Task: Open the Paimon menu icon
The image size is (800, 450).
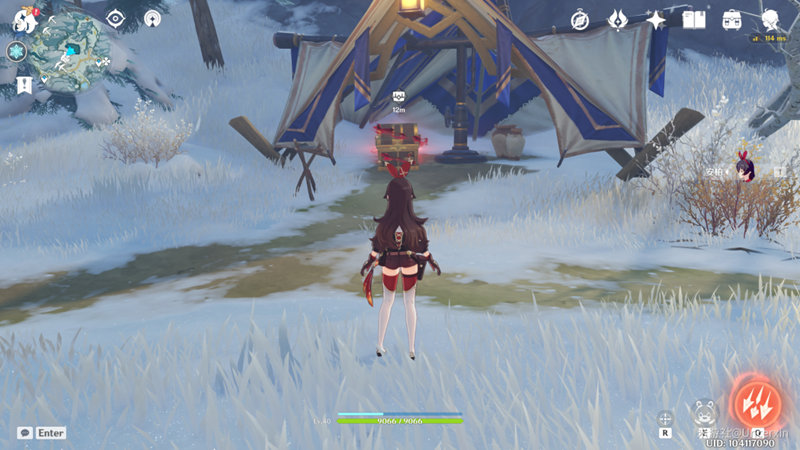Action: click(x=22, y=19)
